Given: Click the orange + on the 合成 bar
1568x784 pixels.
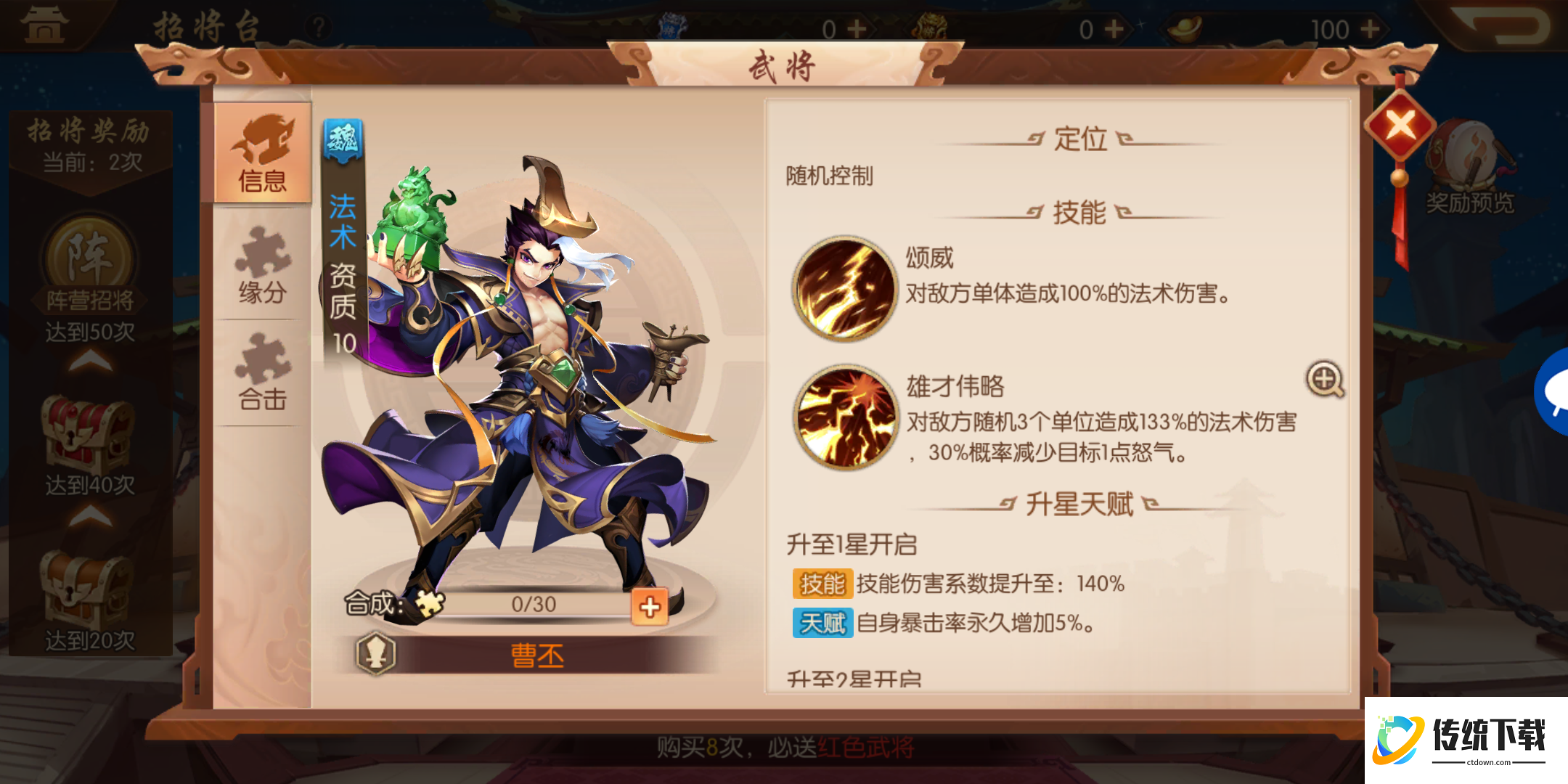Looking at the screenshot, I should 650,605.
